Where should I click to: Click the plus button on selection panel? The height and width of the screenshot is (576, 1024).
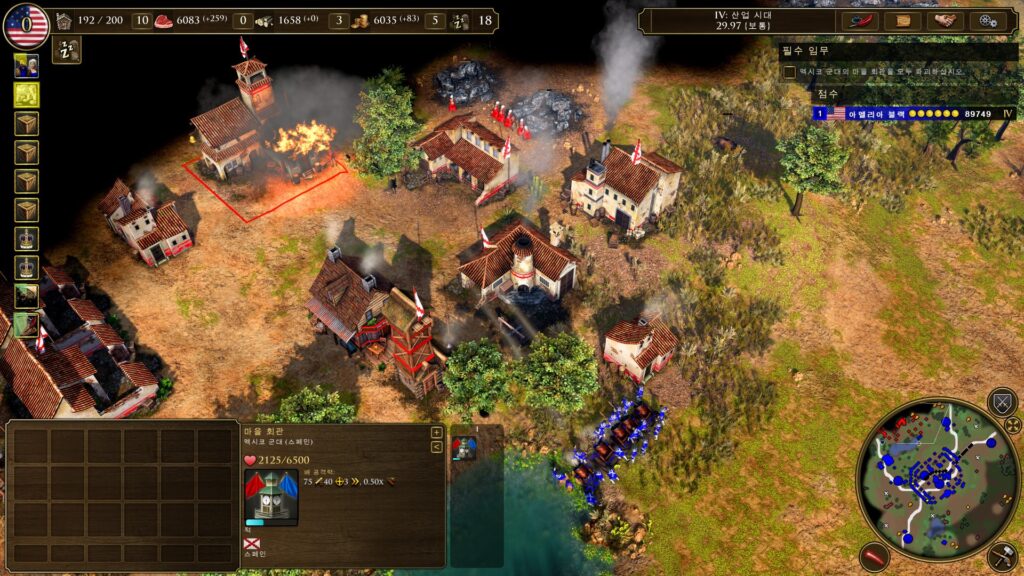click(436, 433)
